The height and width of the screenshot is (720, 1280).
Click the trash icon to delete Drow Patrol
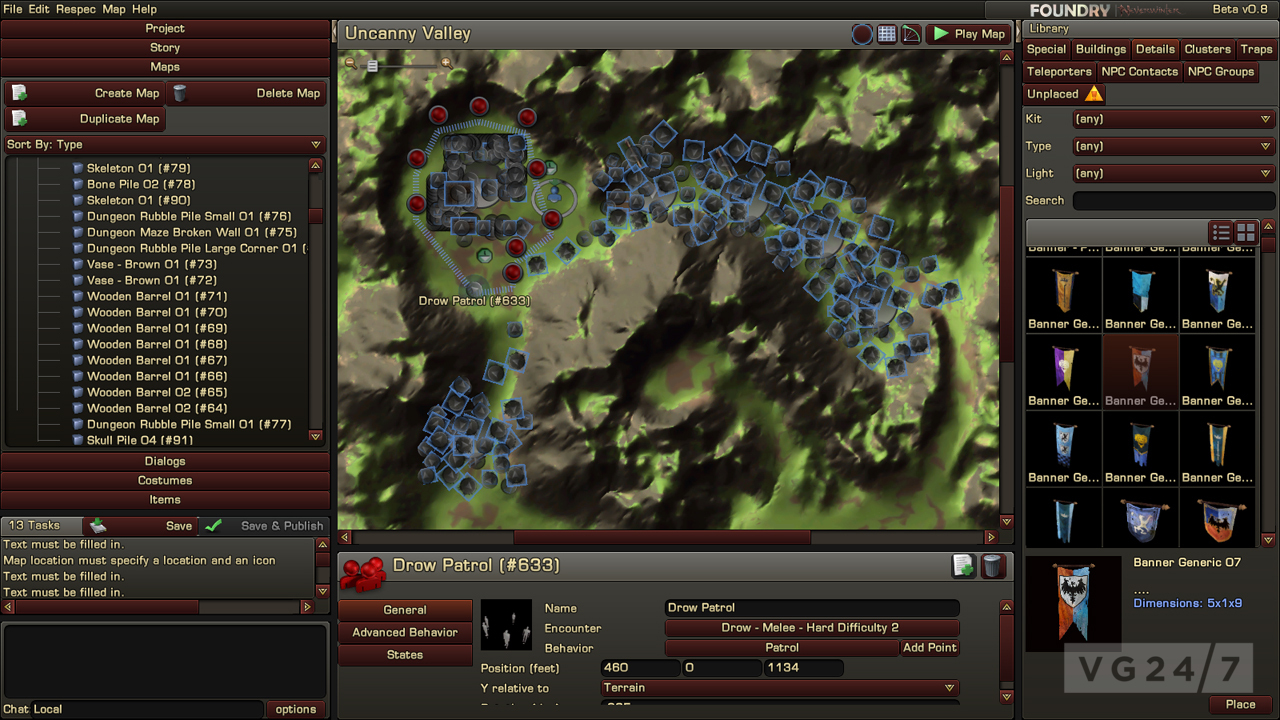(x=993, y=565)
